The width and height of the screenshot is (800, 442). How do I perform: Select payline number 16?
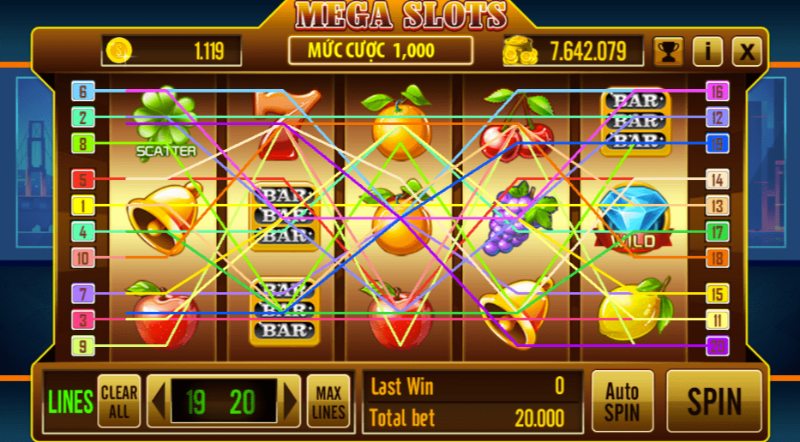point(716,92)
